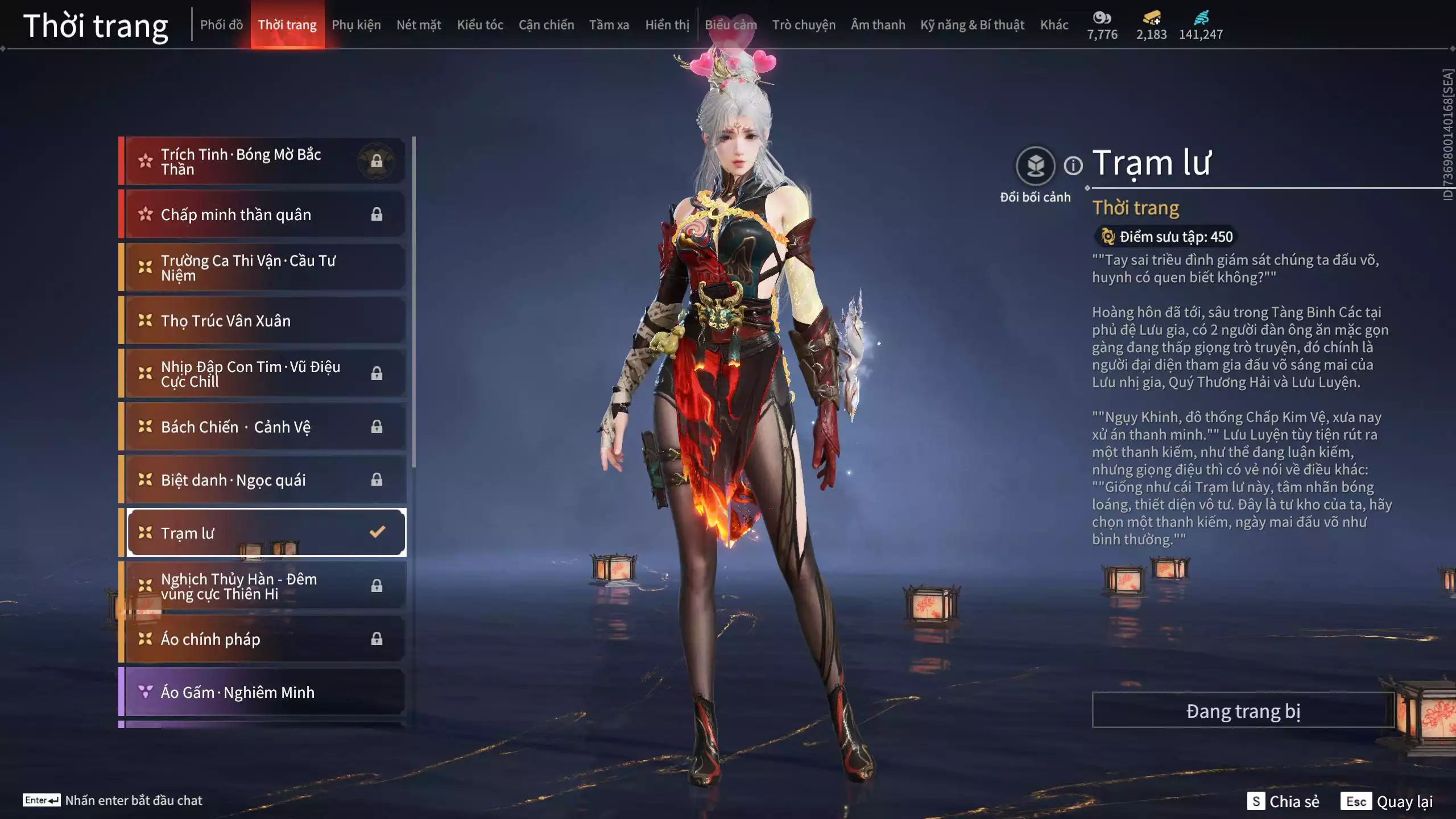Switch to Tầm xa tab
1456x819 pixels.
(609, 25)
